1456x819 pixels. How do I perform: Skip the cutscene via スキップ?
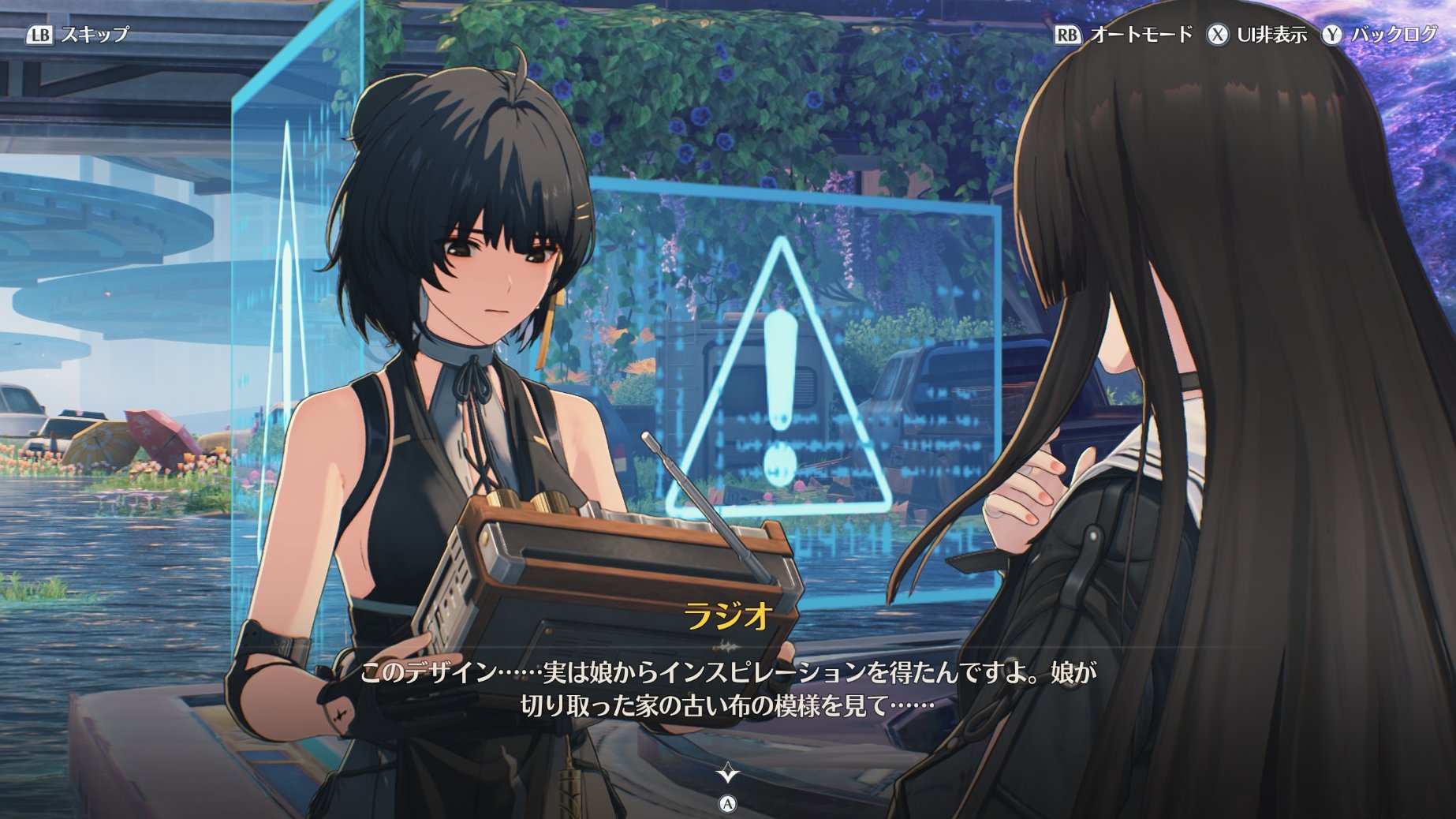tap(77, 35)
